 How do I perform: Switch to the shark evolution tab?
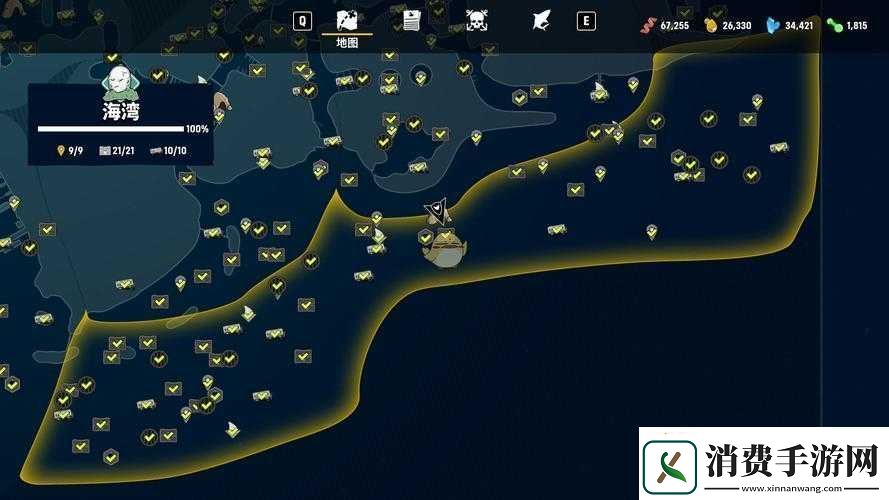point(541,20)
